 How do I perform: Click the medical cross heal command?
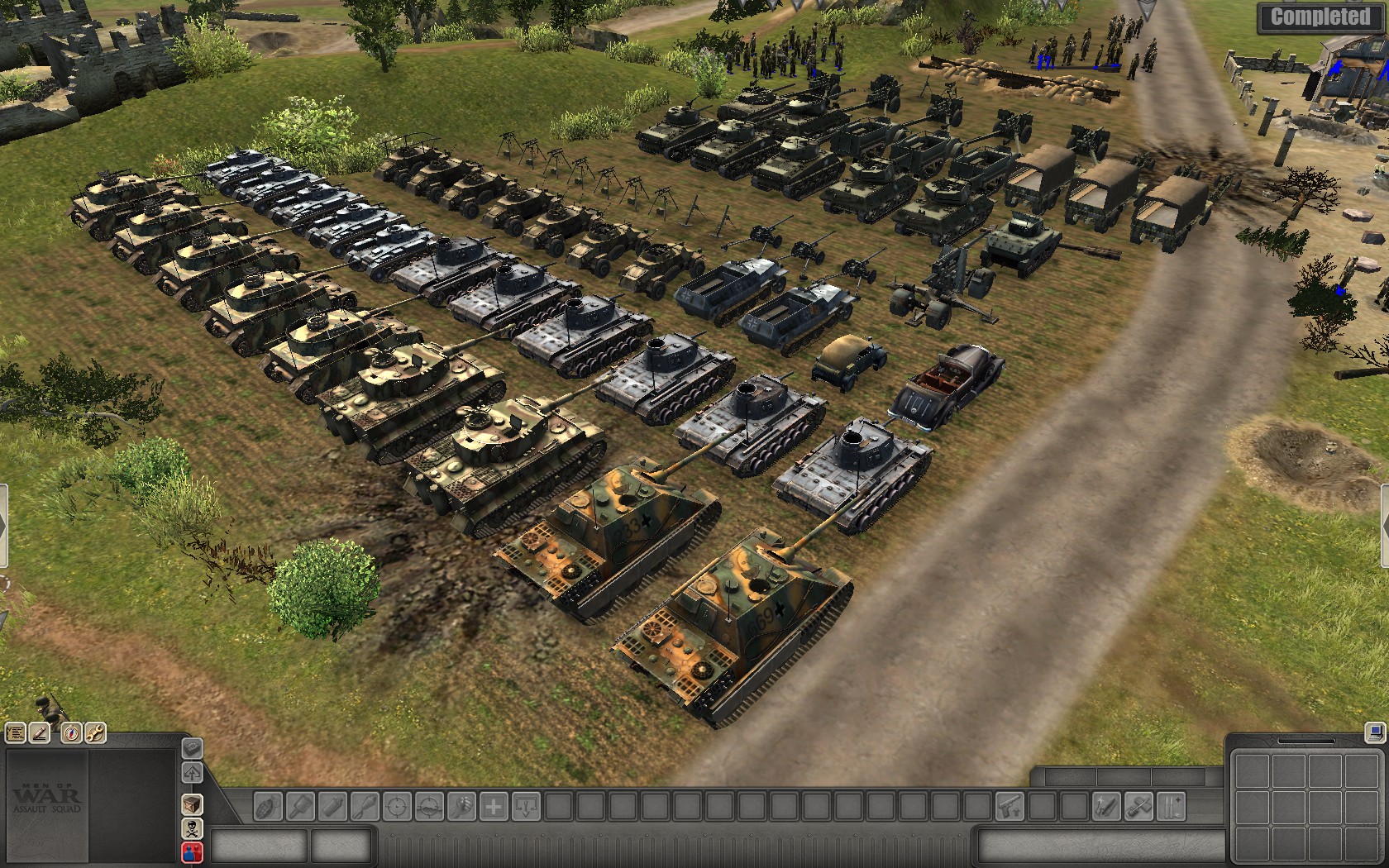(494, 806)
